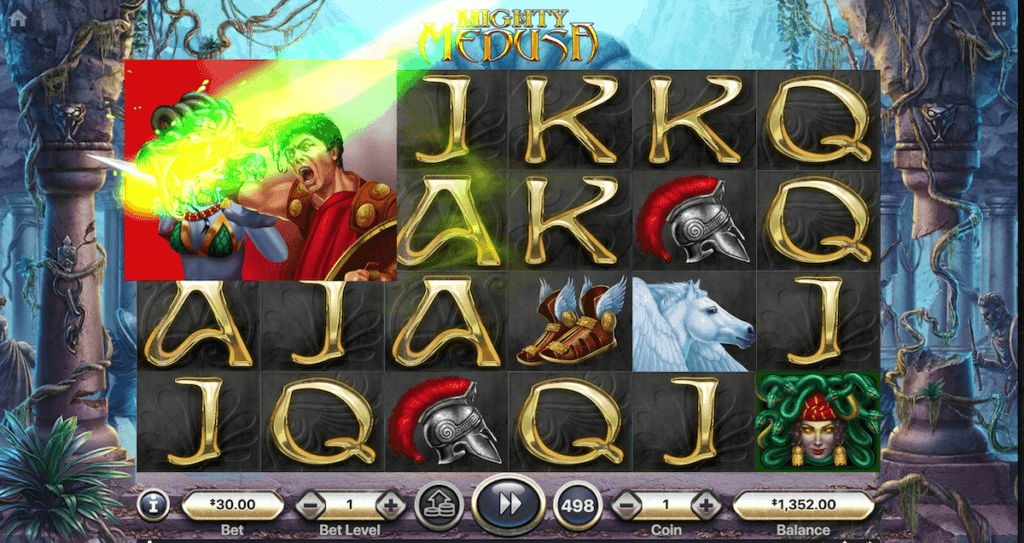Go to the home lobby icon
Viewport: 1024px width, 543px height.
(x=18, y=18)
